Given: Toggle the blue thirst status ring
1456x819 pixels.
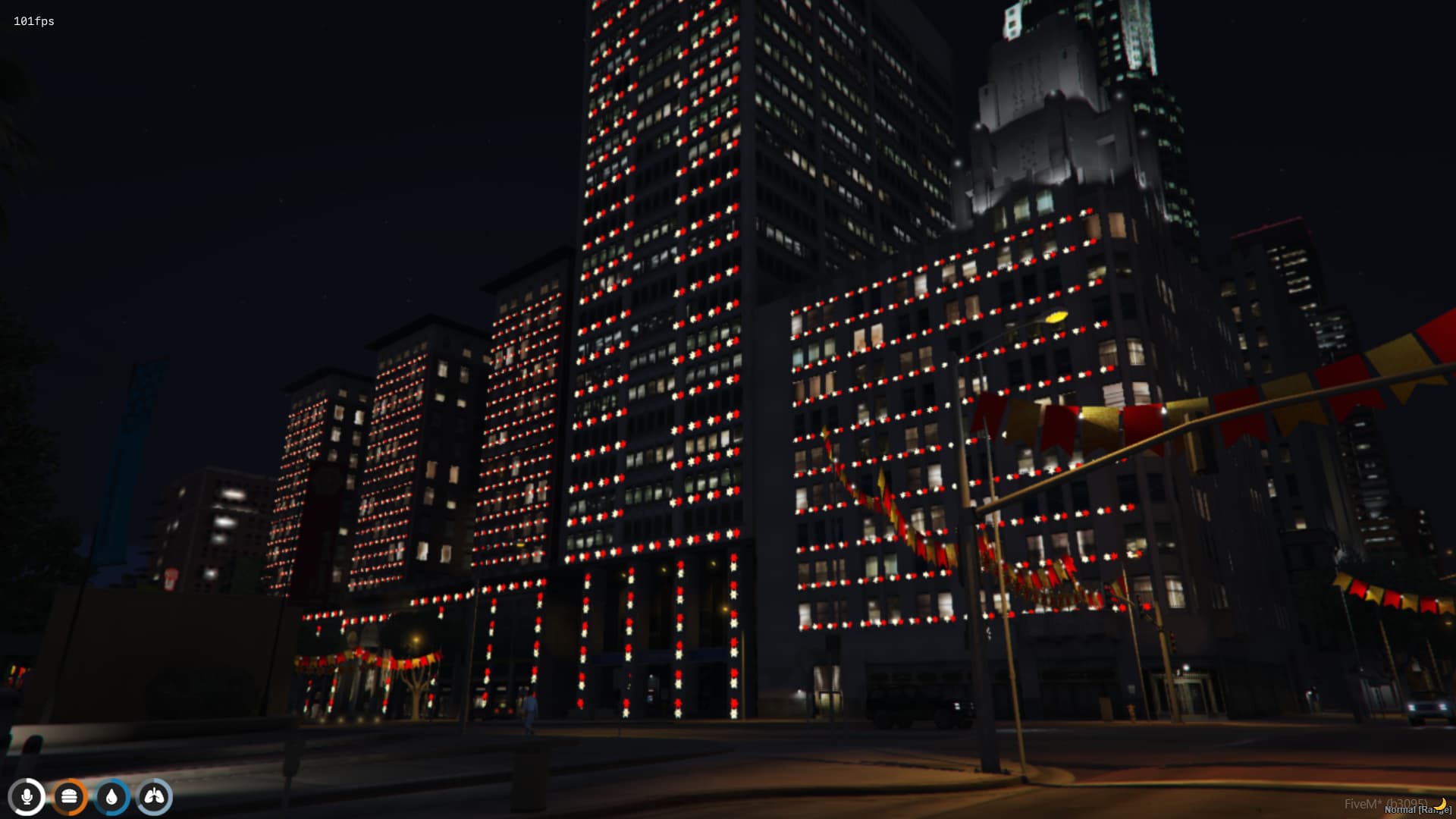Looking at the screenshot, I should [x=112, y=795].
